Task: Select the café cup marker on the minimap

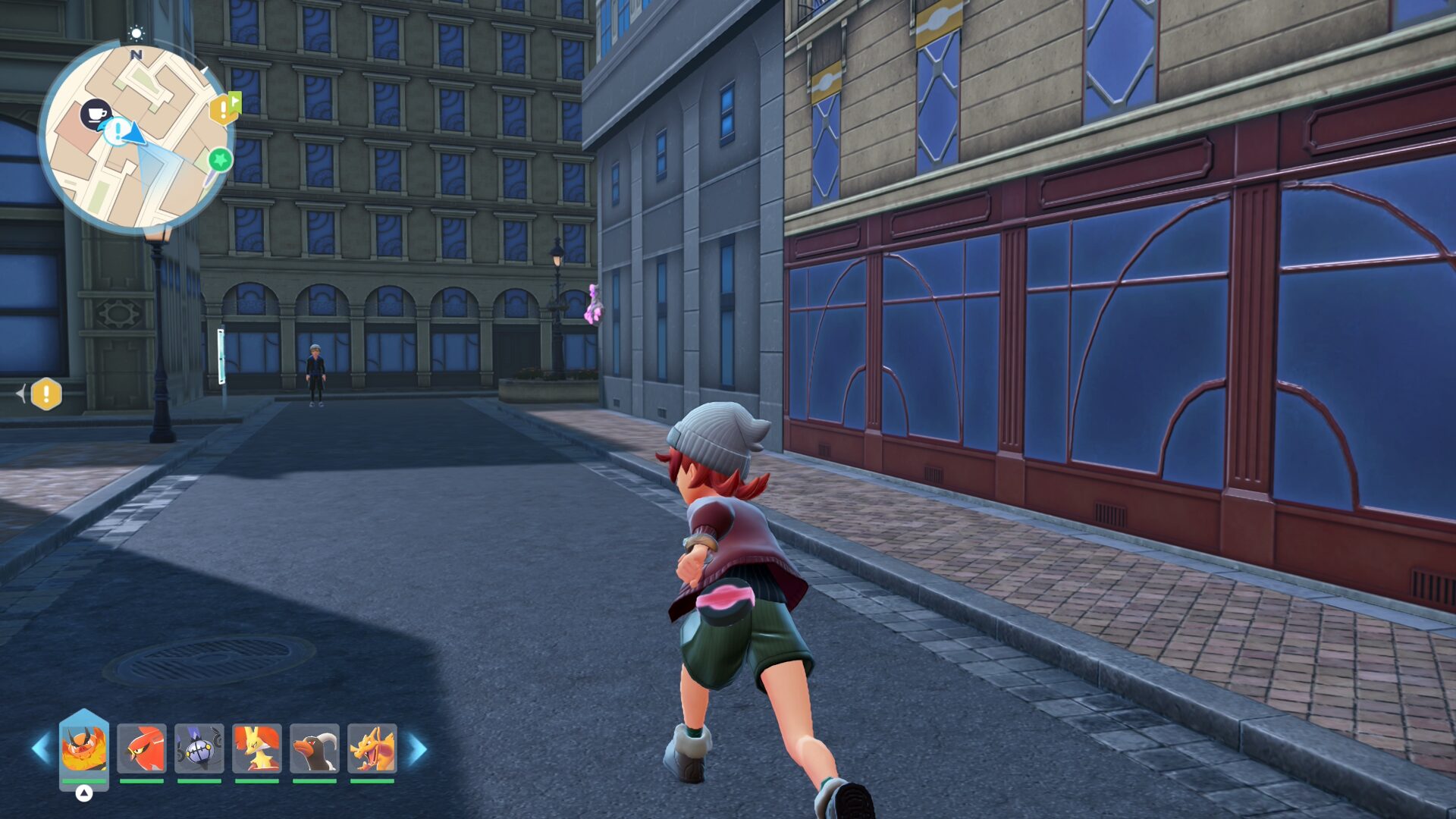Action: click(96, 114)
